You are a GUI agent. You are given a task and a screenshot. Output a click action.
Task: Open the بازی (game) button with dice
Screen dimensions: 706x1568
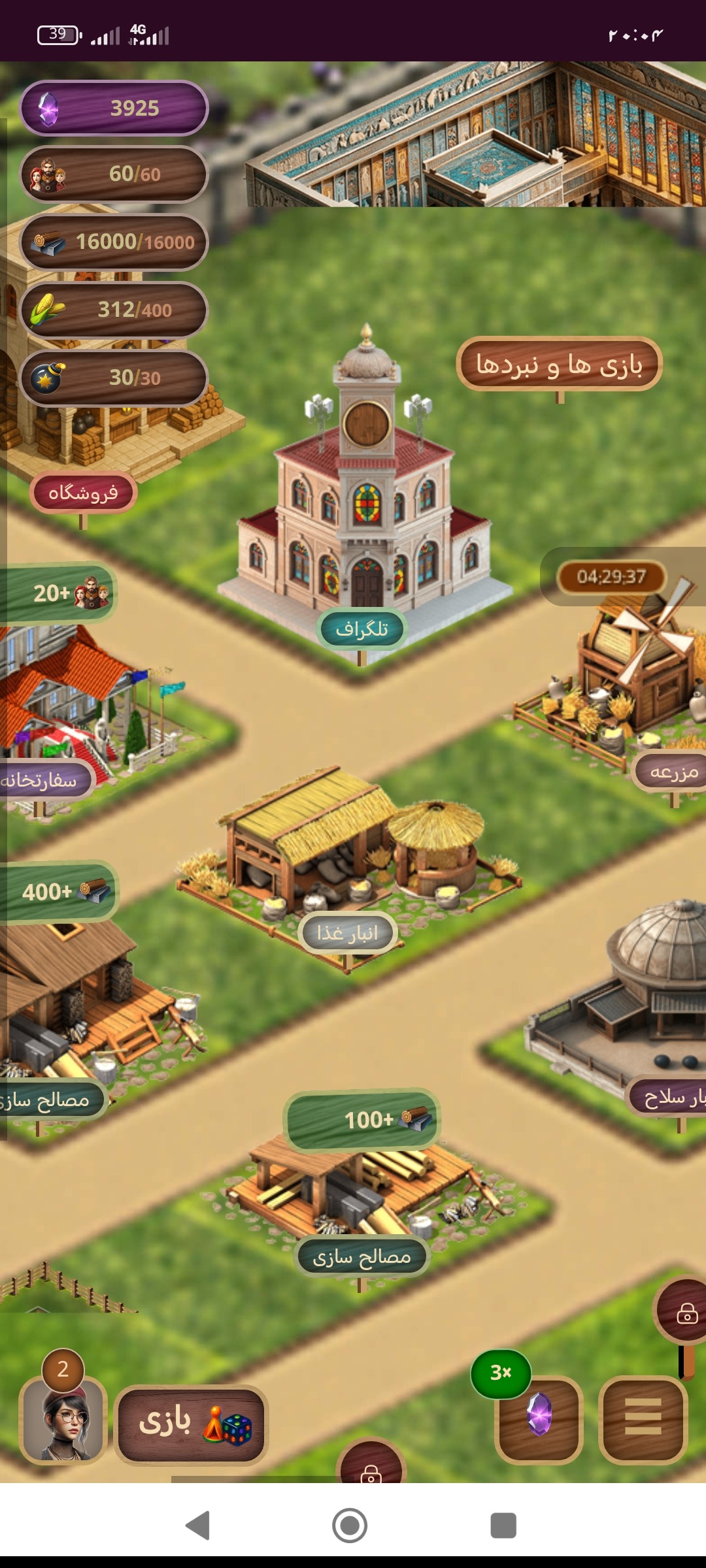191,1424
